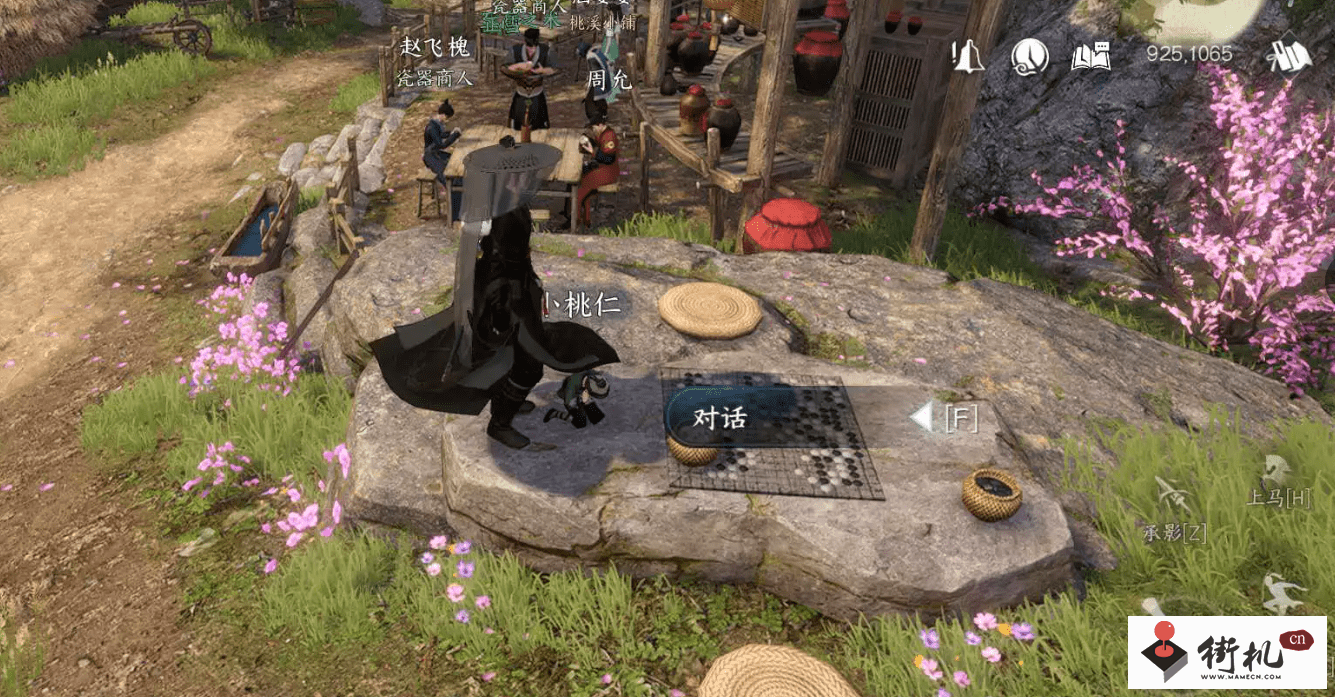The width and height of the screenshot is (1335, 697).
Task: Mount the horse with the 上马 icon
Action: click(x=1274, y=472)
